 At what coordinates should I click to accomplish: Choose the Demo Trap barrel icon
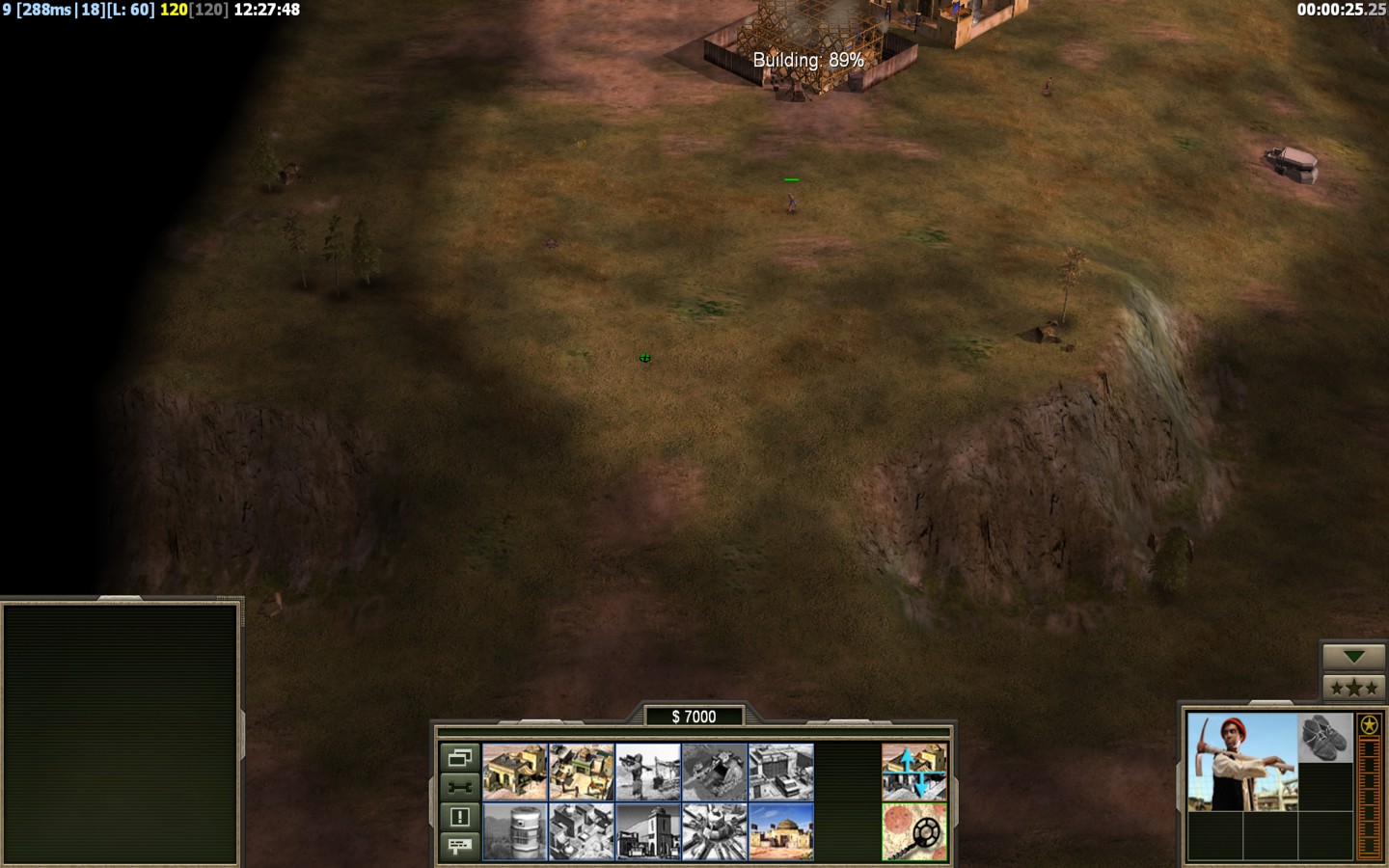click(x=515, y=831)
